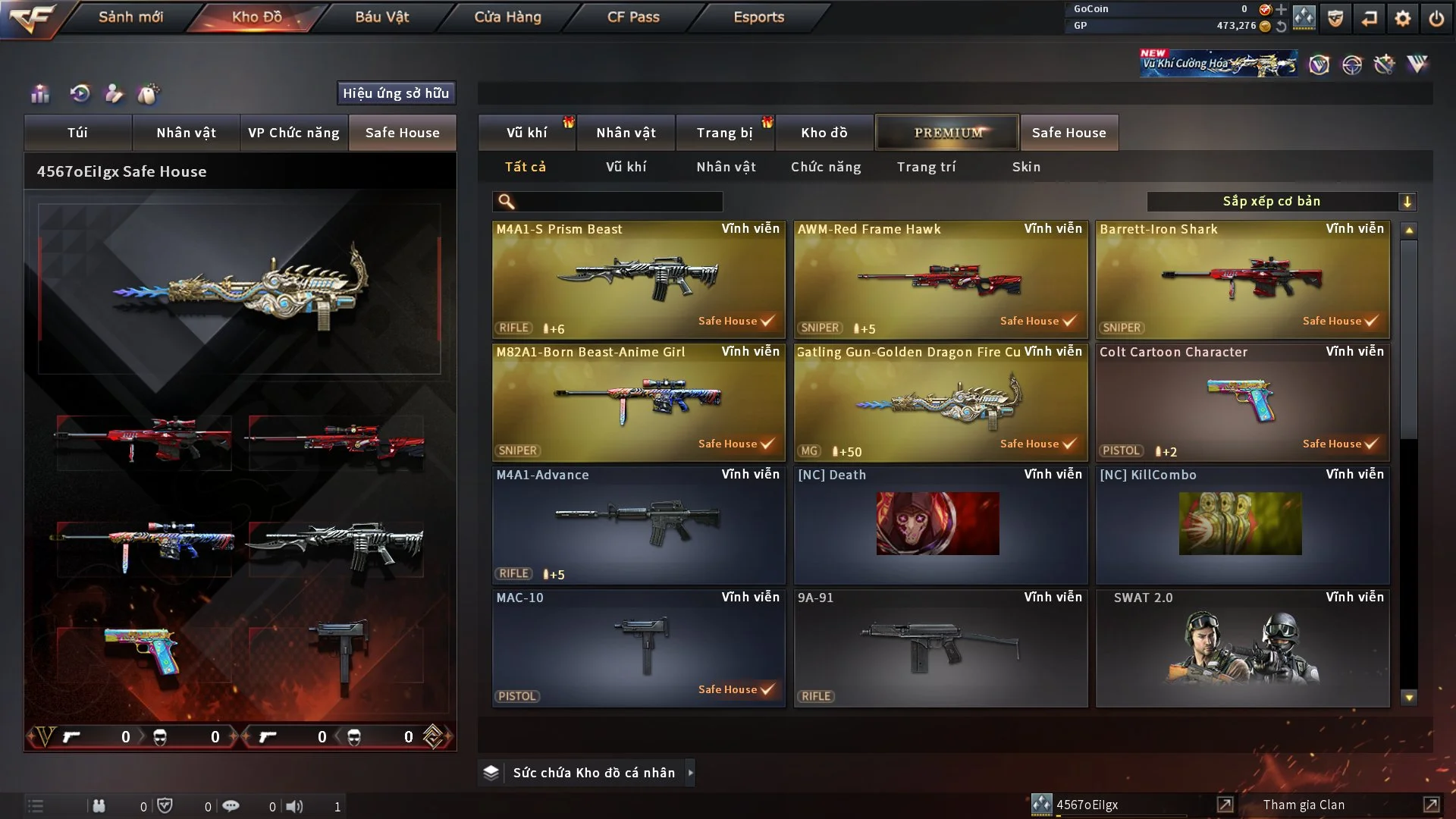Click the inventory search field

(x=618, y=202)
